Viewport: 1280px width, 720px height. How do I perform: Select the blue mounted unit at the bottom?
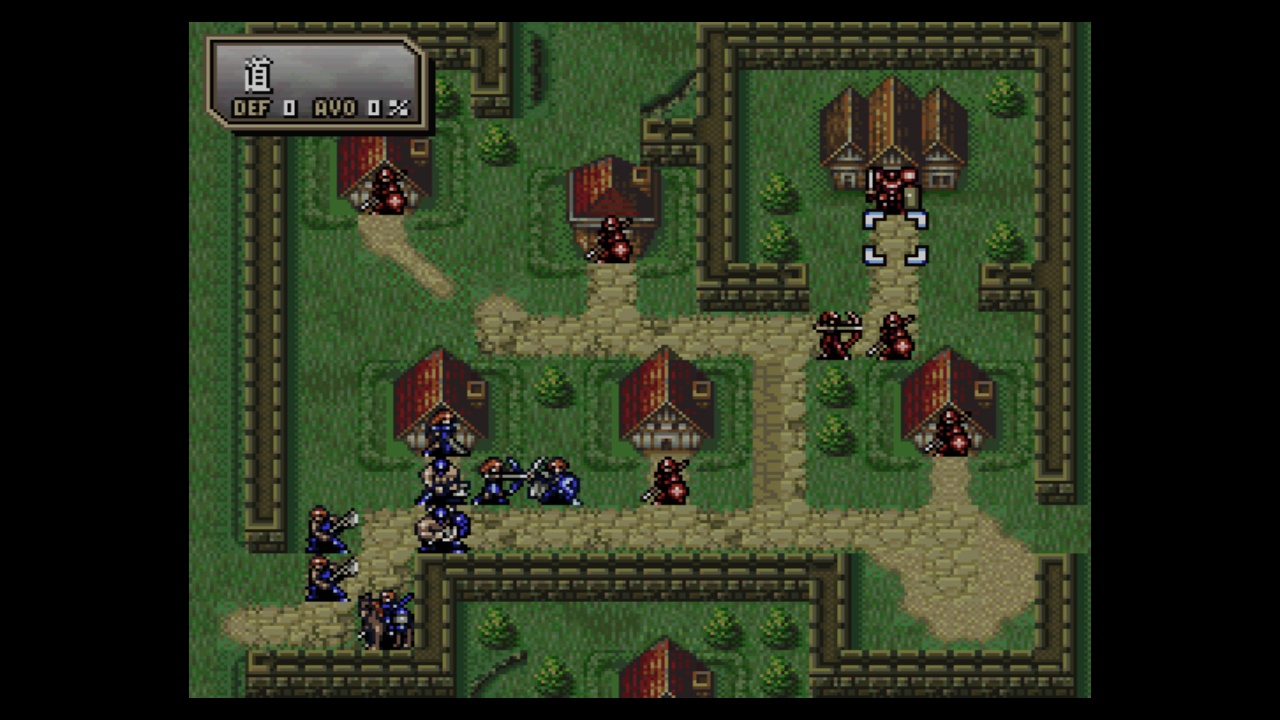390,615
